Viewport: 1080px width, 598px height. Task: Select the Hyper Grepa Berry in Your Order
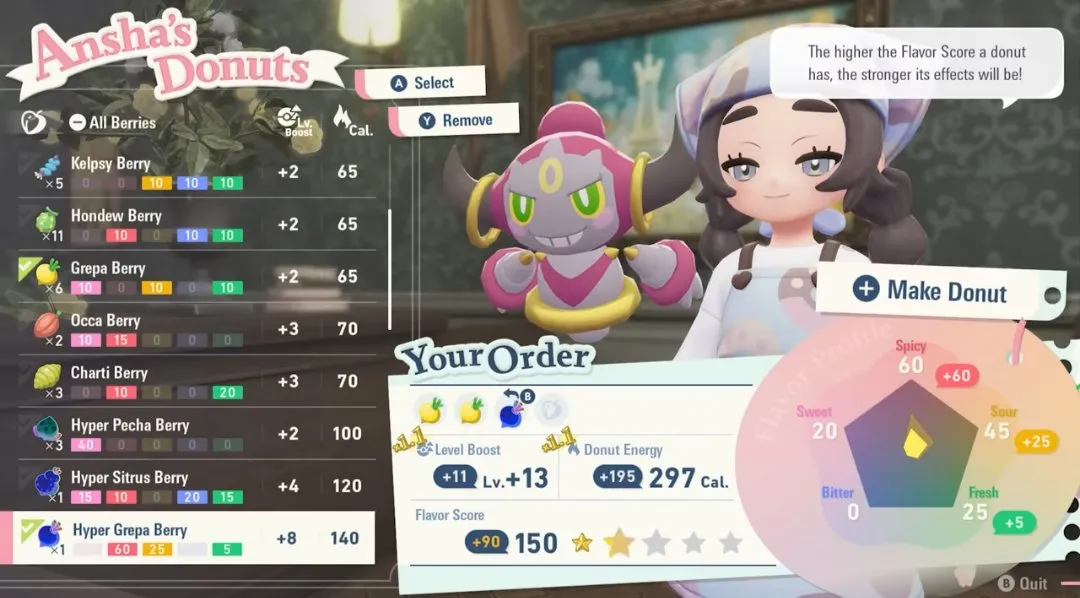[510, 409]
